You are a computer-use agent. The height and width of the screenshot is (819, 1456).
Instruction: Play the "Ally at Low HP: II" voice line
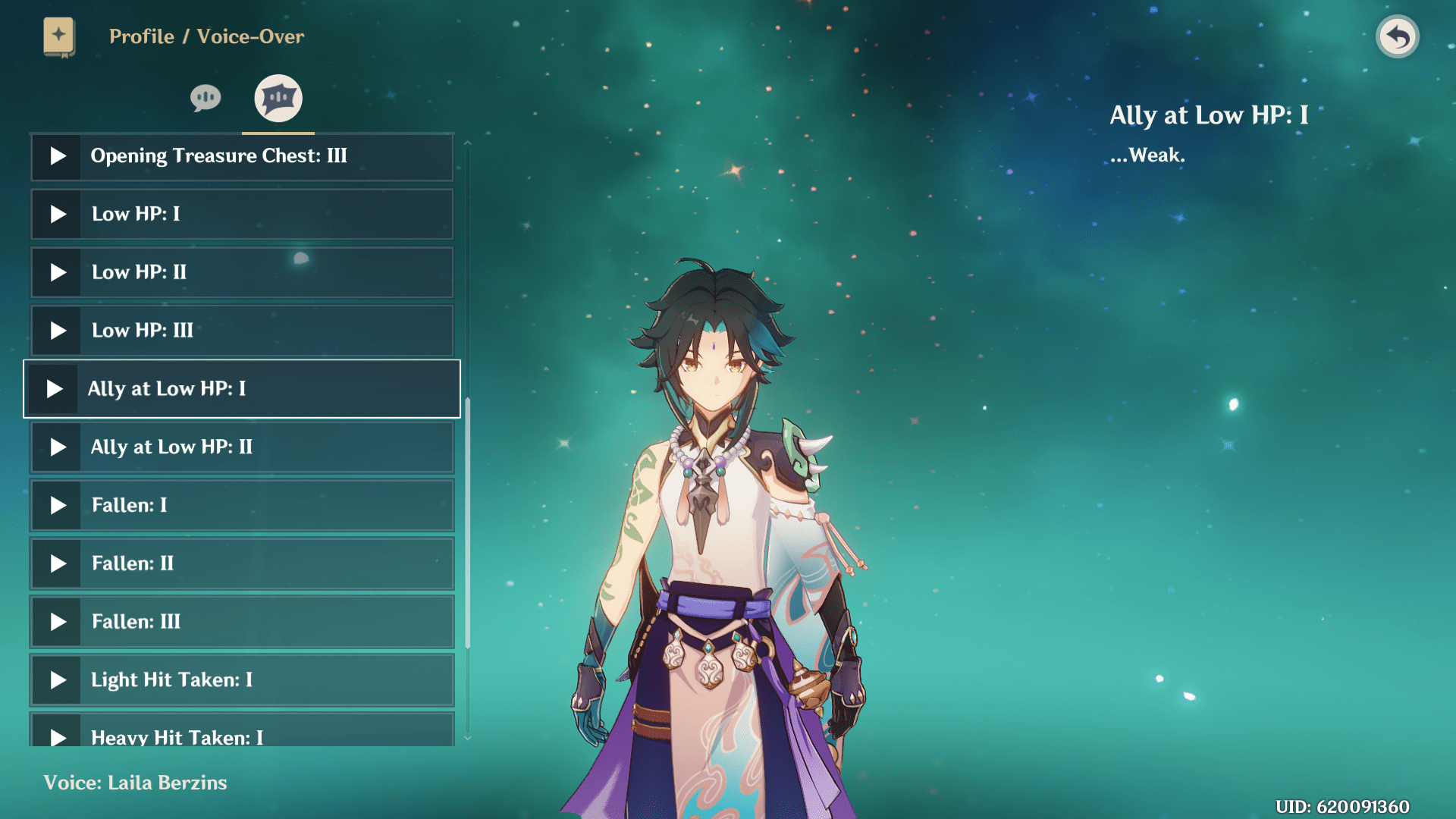coord(57,447)
